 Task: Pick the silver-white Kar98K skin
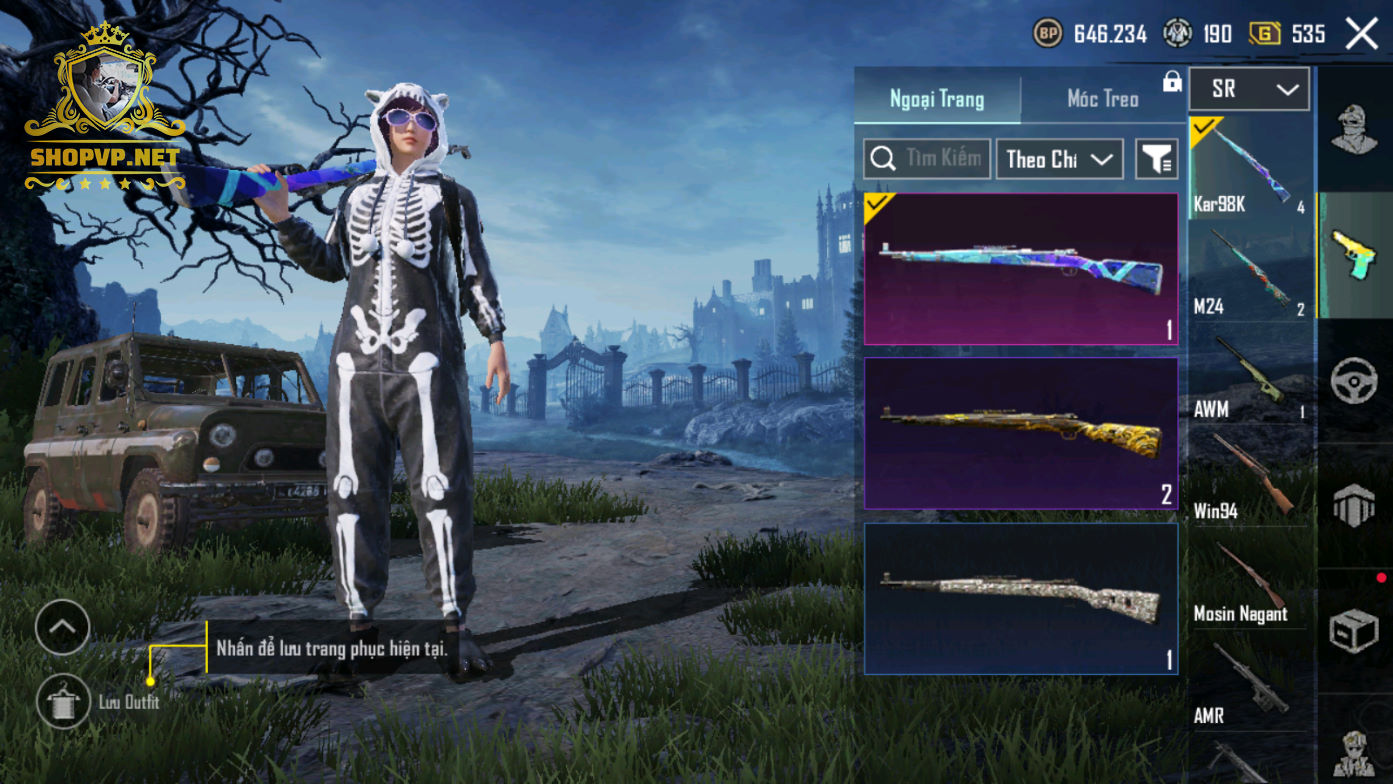tap(1021, 598)
